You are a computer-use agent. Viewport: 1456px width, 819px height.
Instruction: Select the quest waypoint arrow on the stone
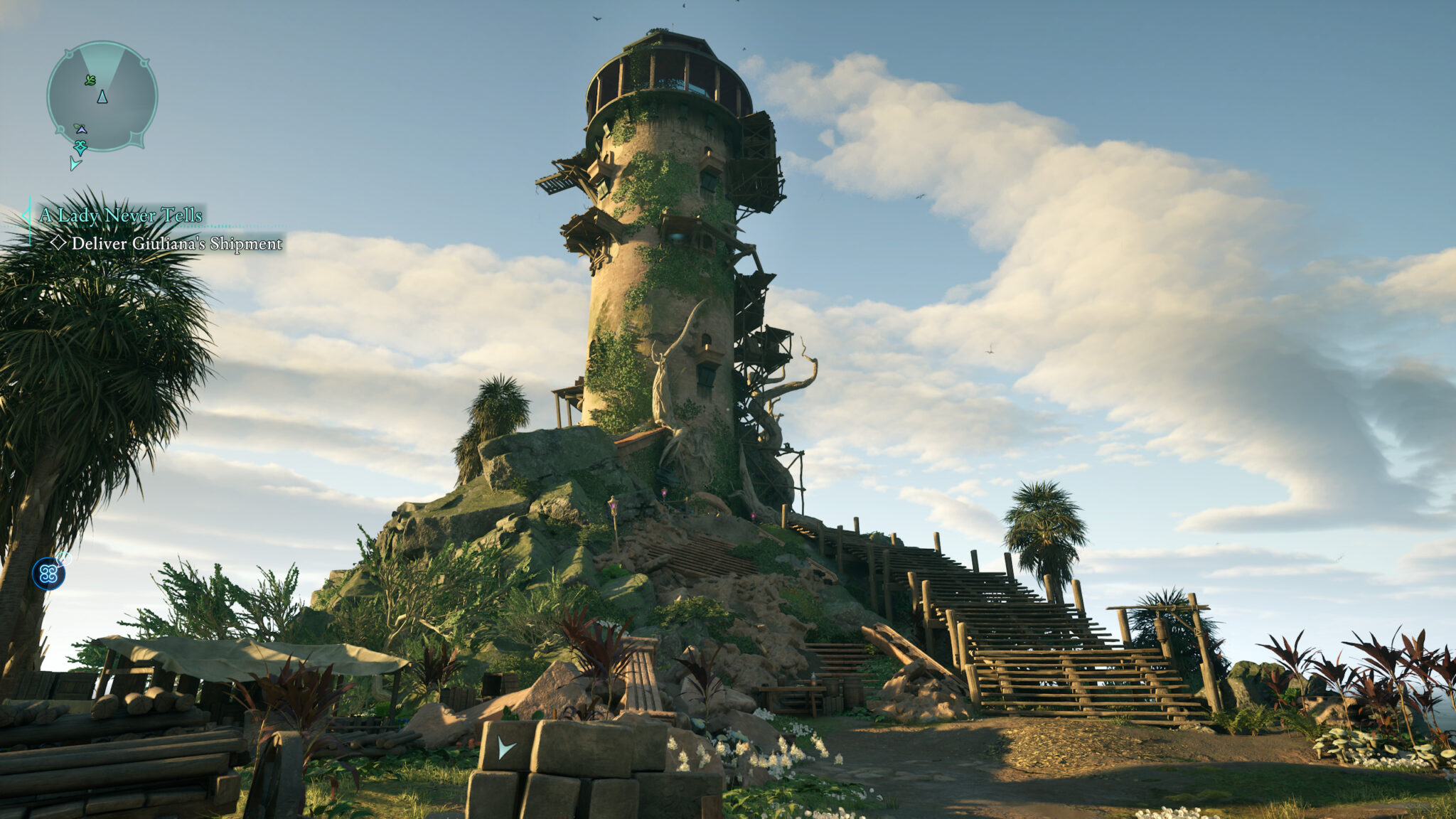click(506, 747)
